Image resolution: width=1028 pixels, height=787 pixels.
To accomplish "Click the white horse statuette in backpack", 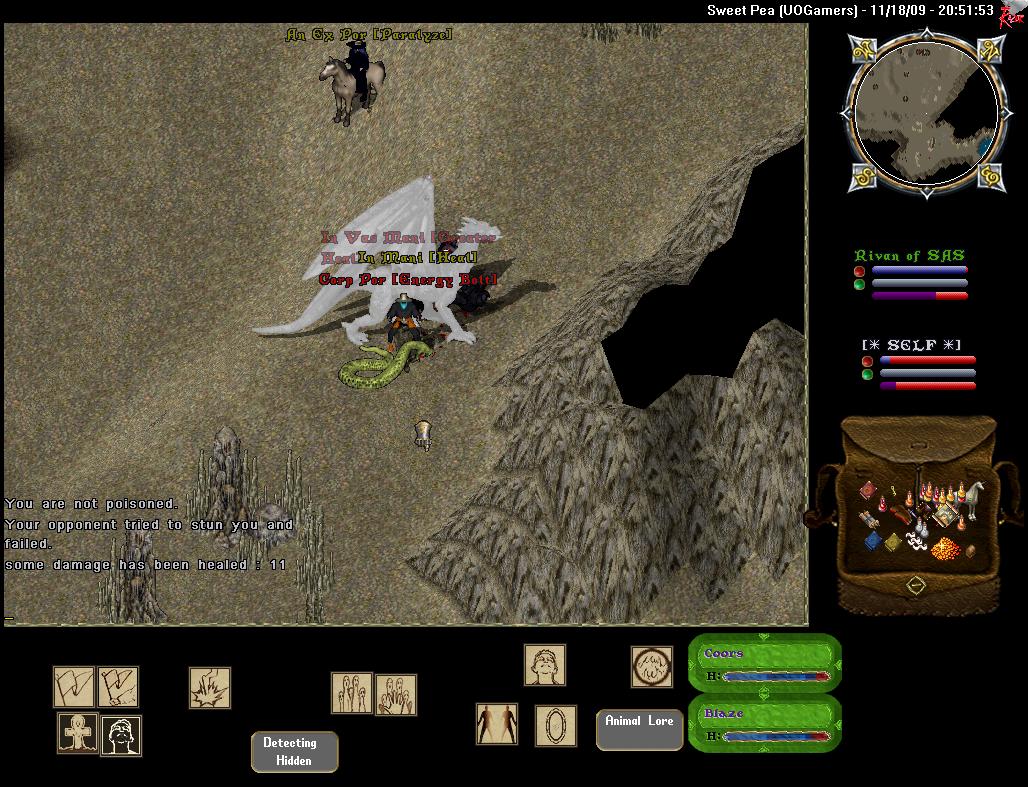I will tap(973, 497).
